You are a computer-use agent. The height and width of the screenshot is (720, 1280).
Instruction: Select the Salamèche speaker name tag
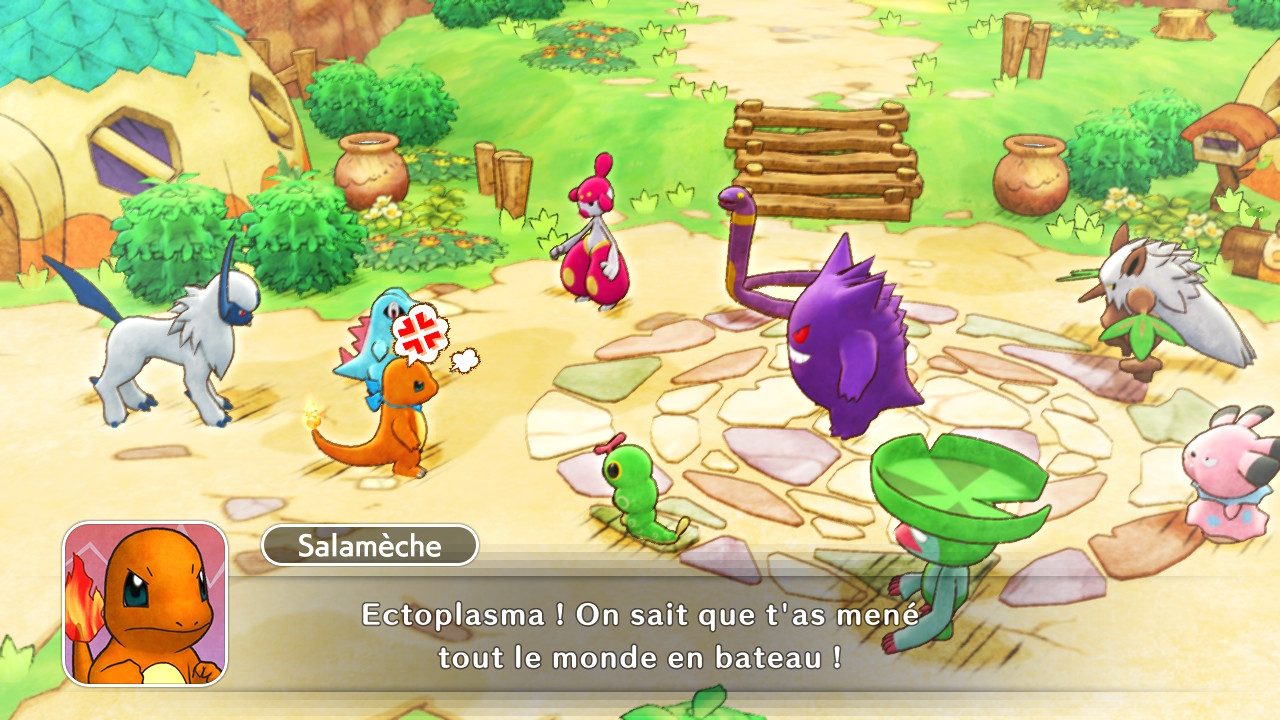pos(370,546)
